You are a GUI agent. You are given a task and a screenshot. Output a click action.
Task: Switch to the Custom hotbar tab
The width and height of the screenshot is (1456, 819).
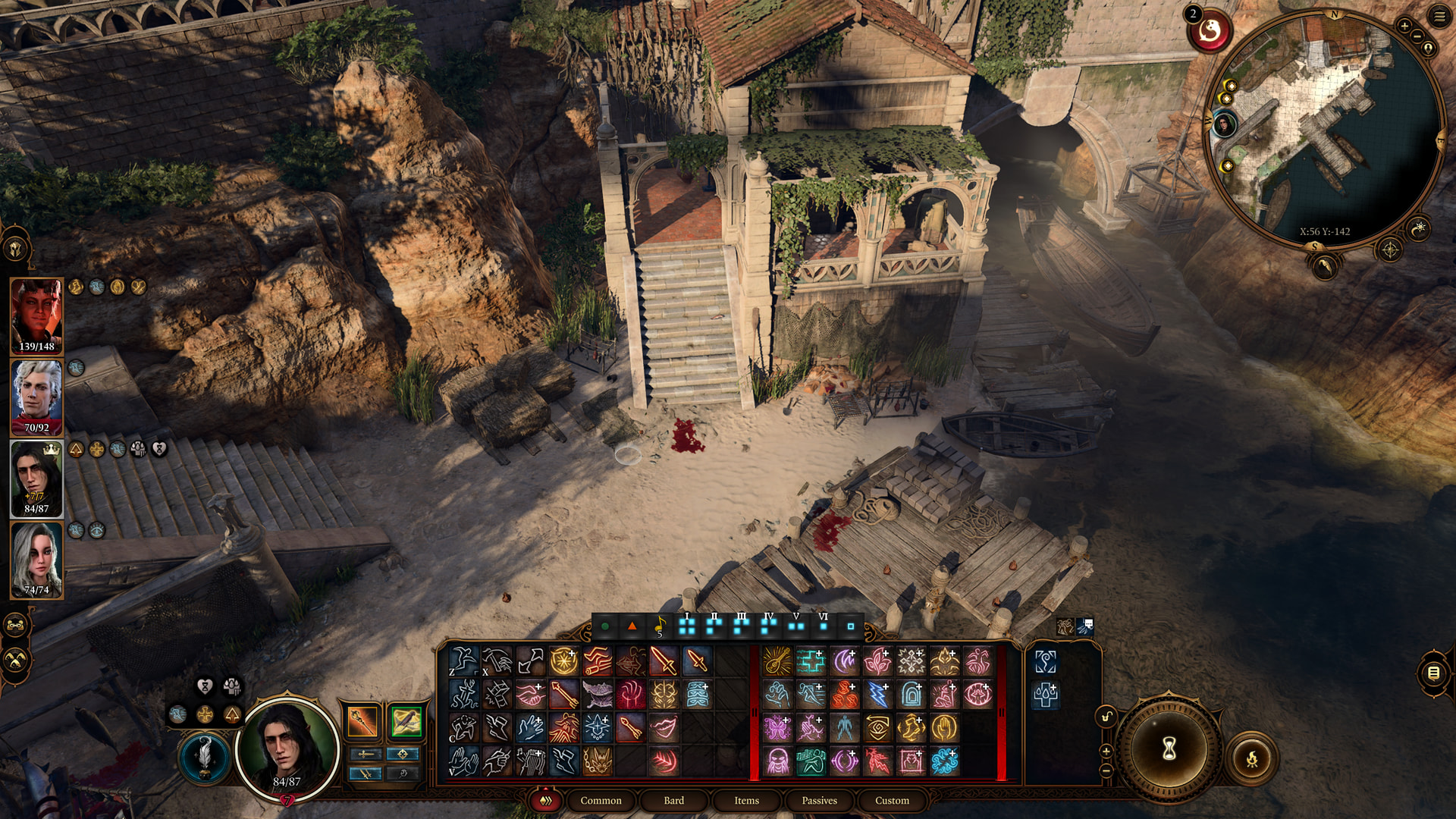(x=892, y=800)
